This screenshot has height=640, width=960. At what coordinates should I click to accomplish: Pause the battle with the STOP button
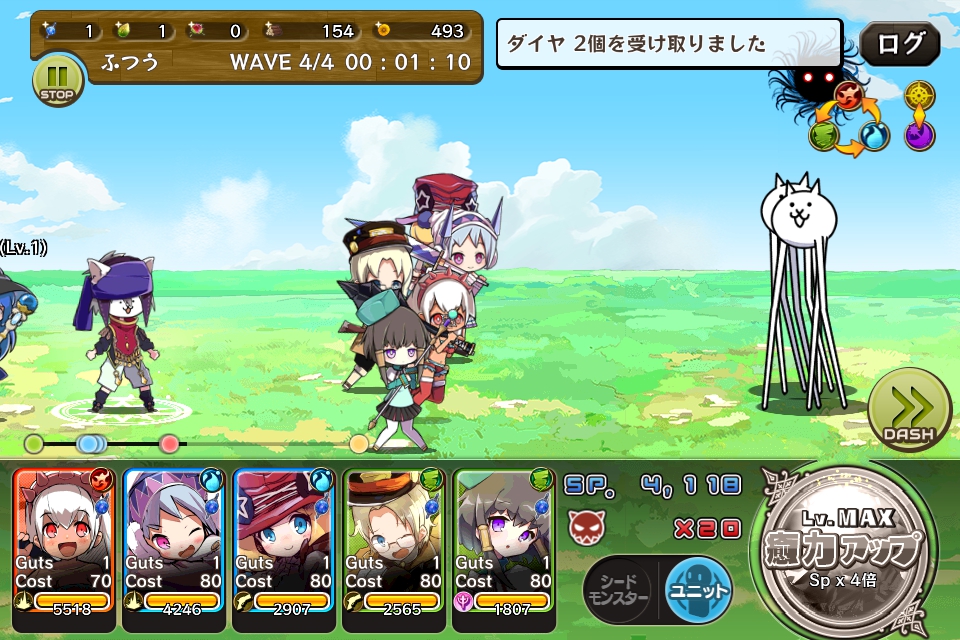(58, 81)
